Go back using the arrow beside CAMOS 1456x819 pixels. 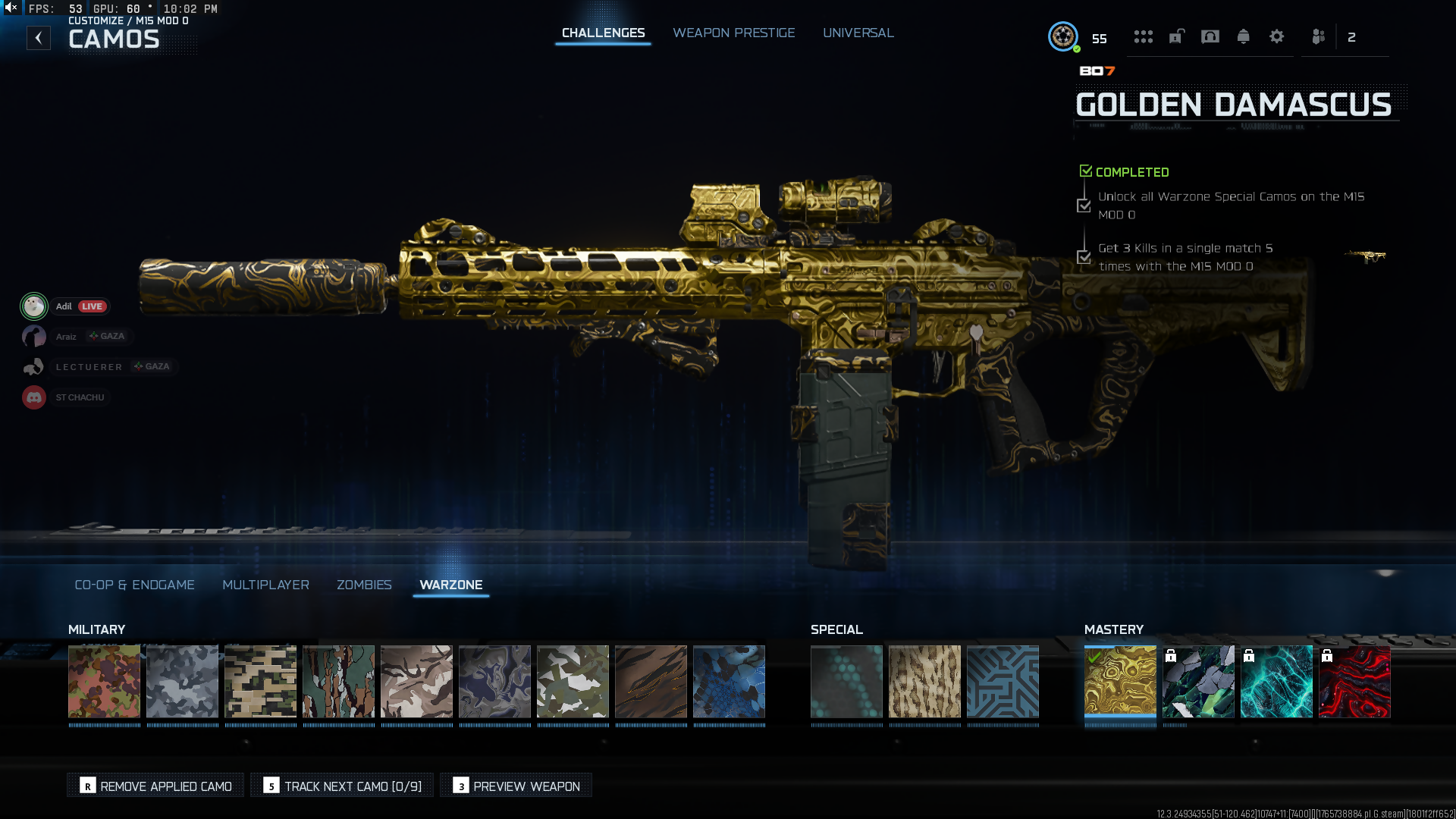(x=39, y=38)
